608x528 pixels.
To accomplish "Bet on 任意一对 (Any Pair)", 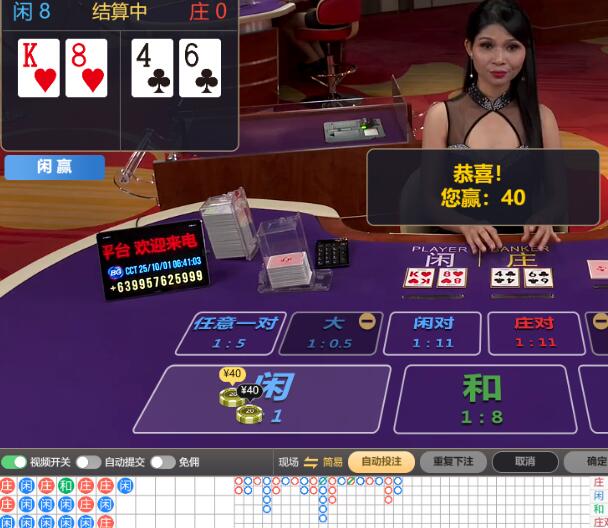I will click(x=228, y=332).
